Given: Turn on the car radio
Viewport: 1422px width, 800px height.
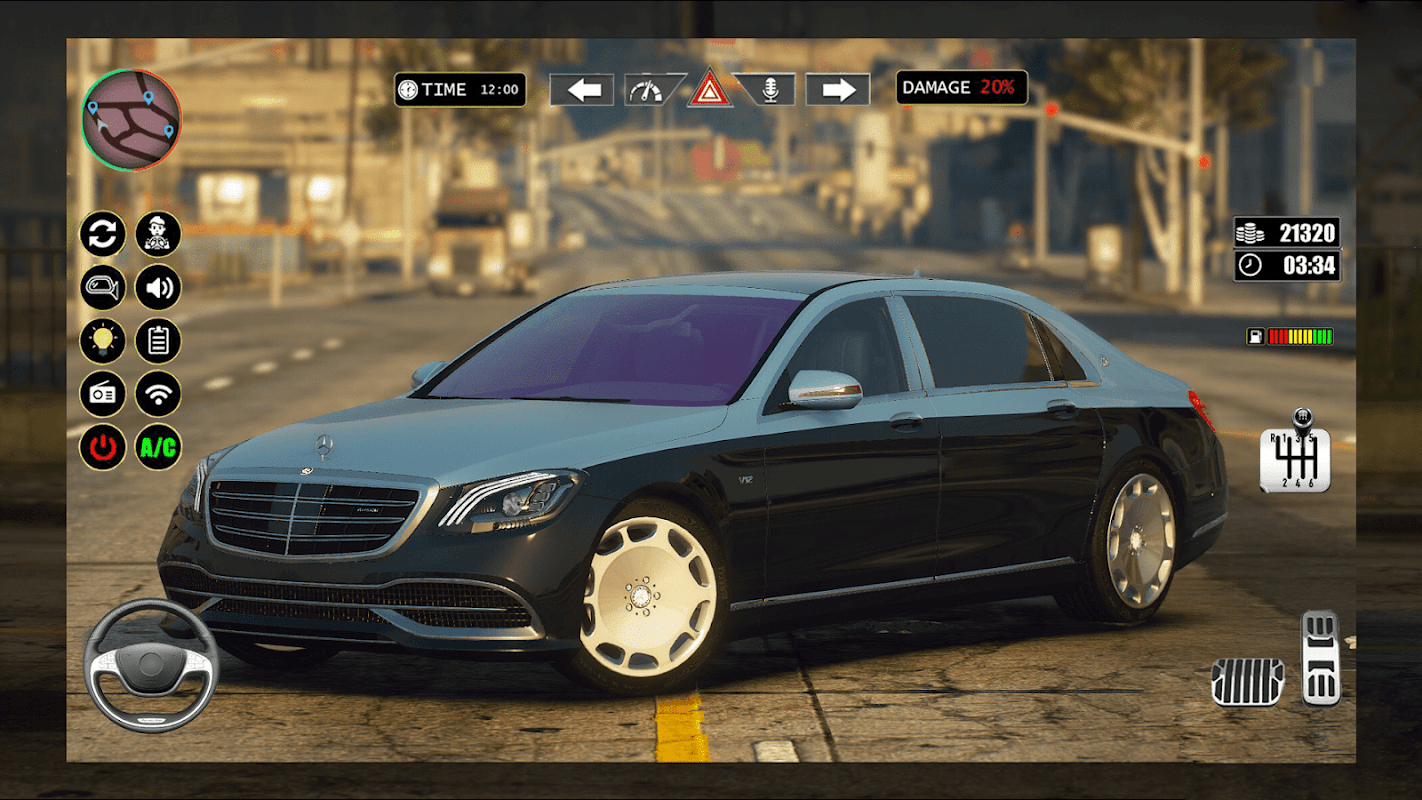Looking at the screenshot, I should coord(103,394).
